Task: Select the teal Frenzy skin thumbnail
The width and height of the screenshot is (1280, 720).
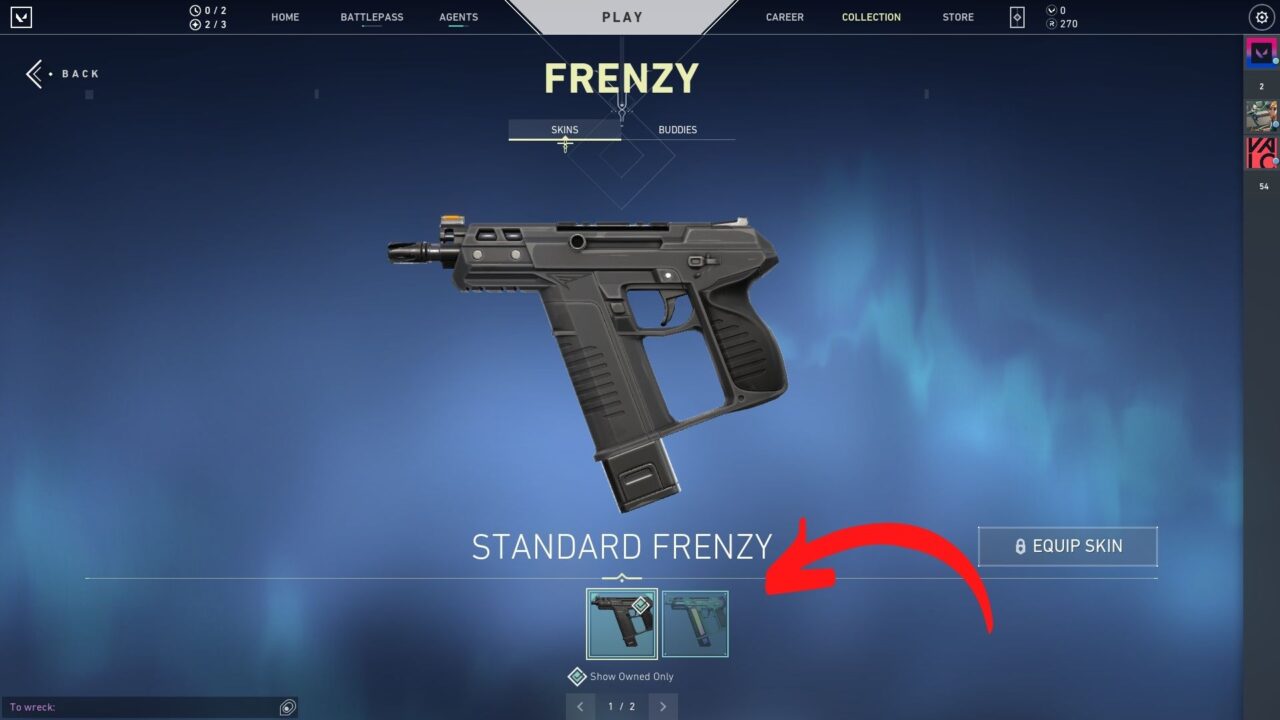Action: (x=695, y=623)
